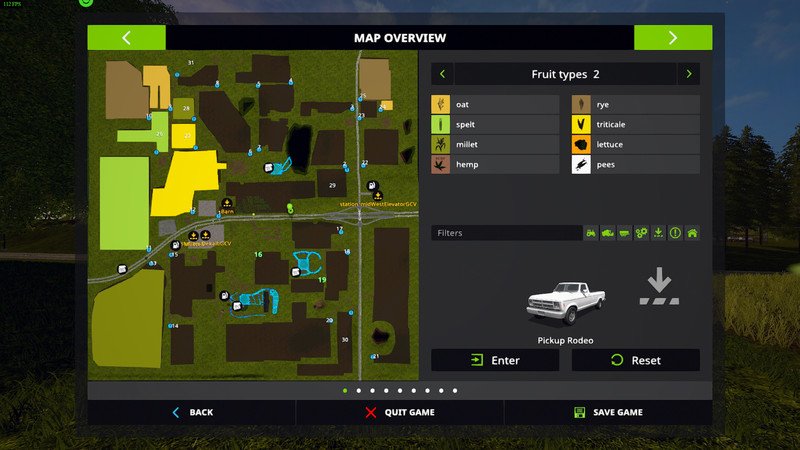Select the rye fruit type
800x450 pixels.
click(x=635, y=104)
